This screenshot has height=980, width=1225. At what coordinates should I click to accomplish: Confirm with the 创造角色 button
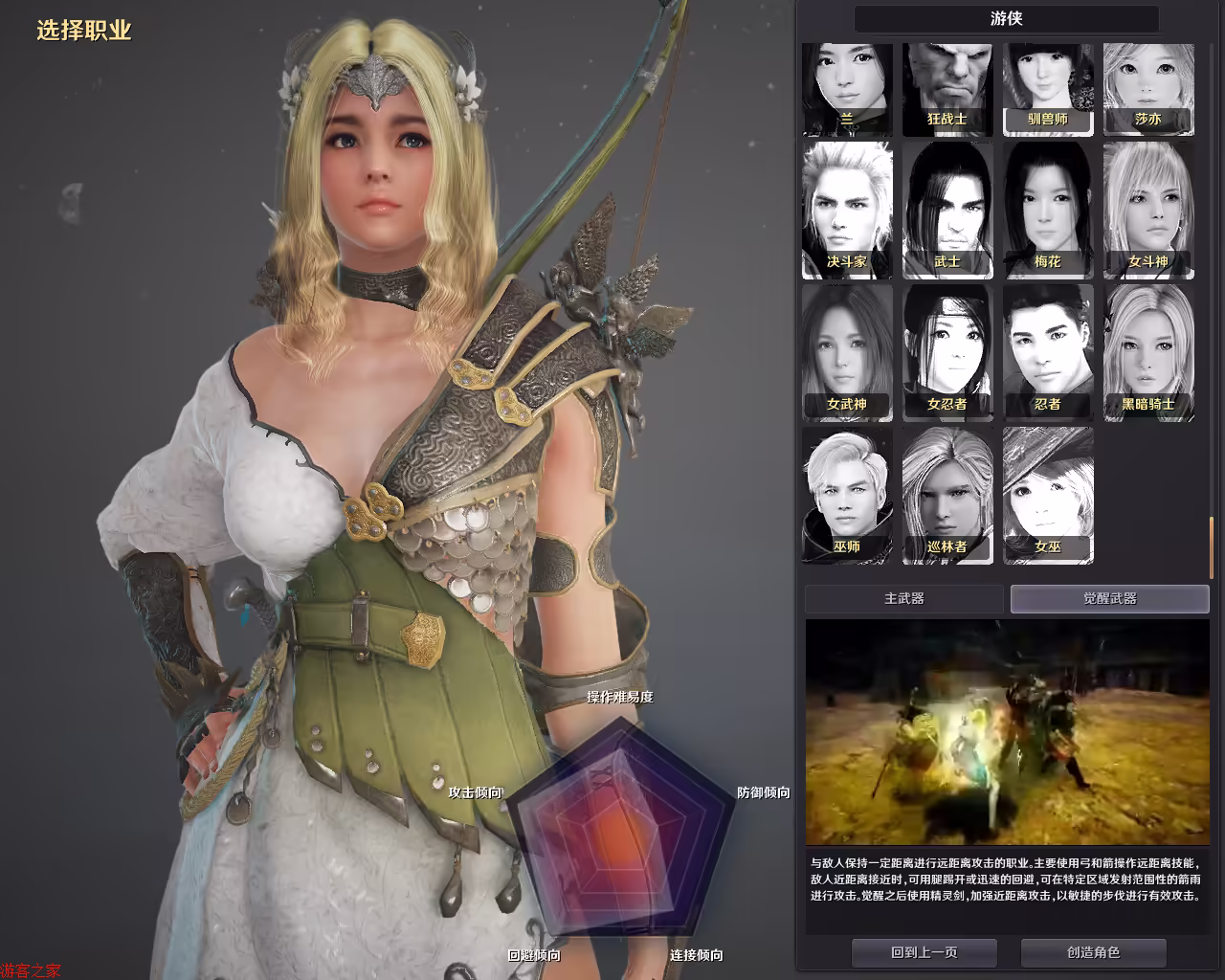(1093, 952)
